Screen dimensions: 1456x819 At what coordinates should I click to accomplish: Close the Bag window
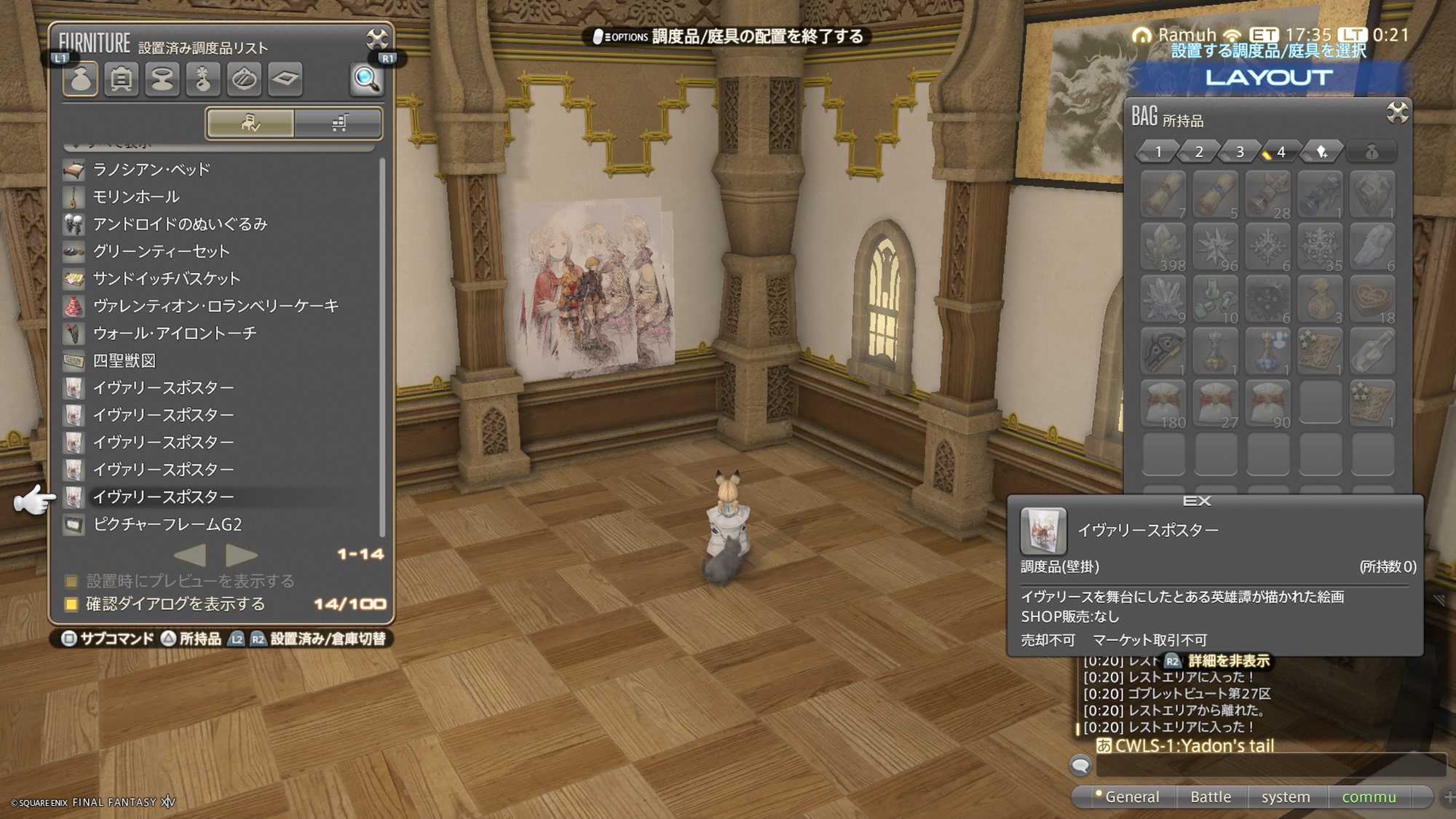[1397, 113]
